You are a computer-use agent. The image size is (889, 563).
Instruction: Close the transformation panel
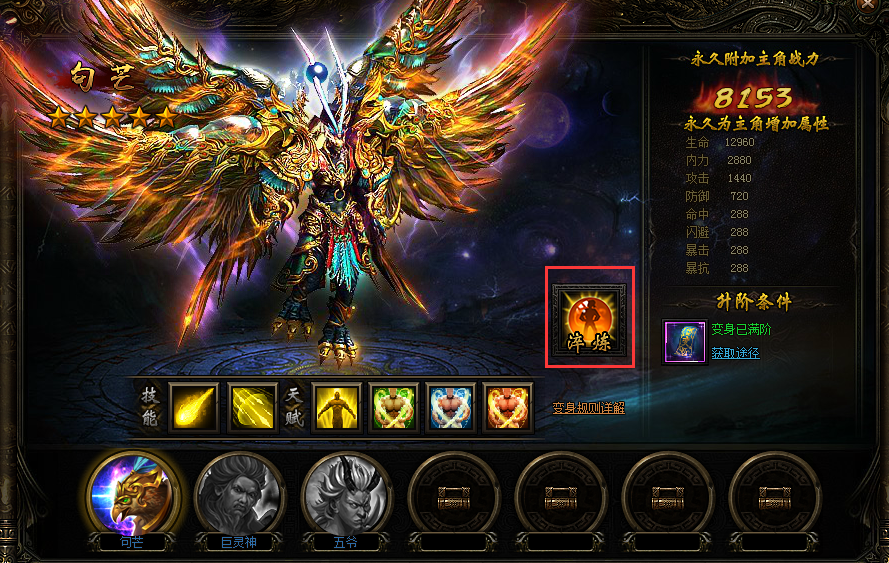[879, 5]
